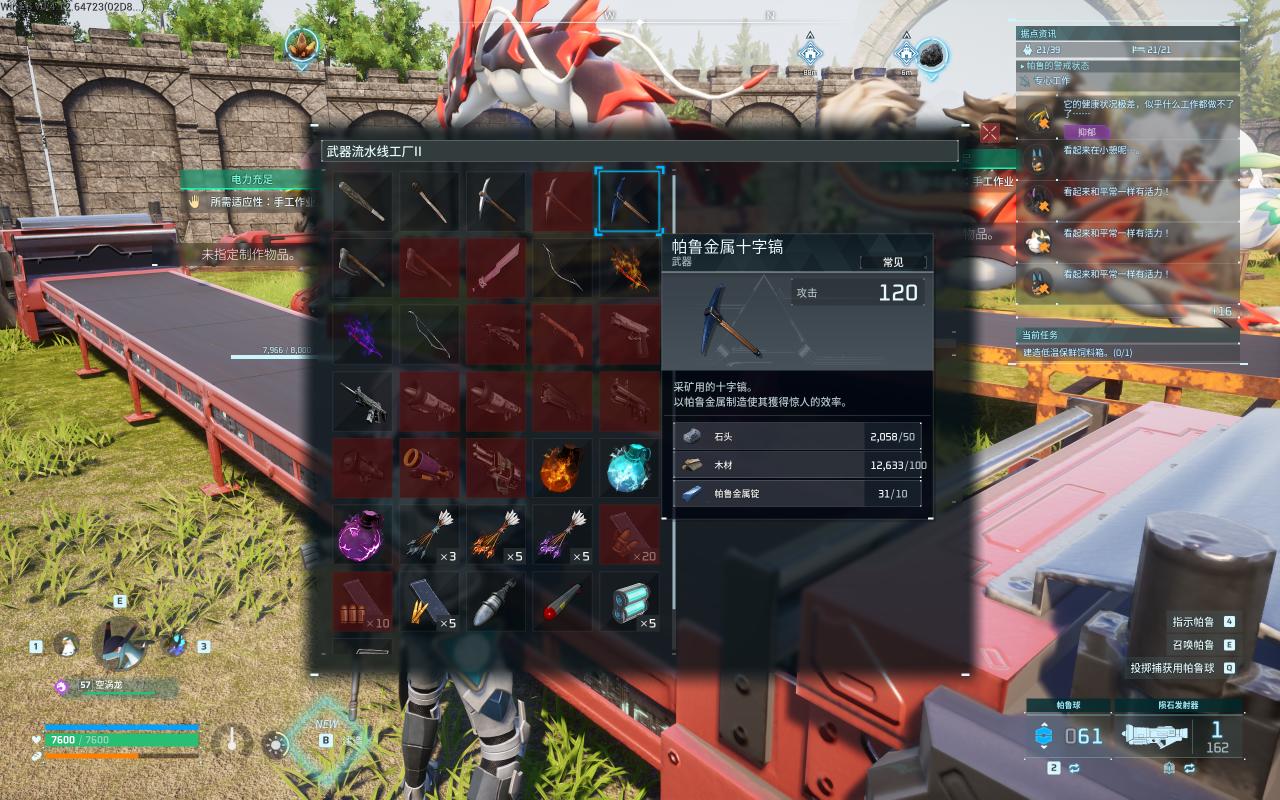Image resolution: width=1280 pixels, height=800 pixels.
Task: Choose the purple dark grenade recipe
Action: coord(363,534)
